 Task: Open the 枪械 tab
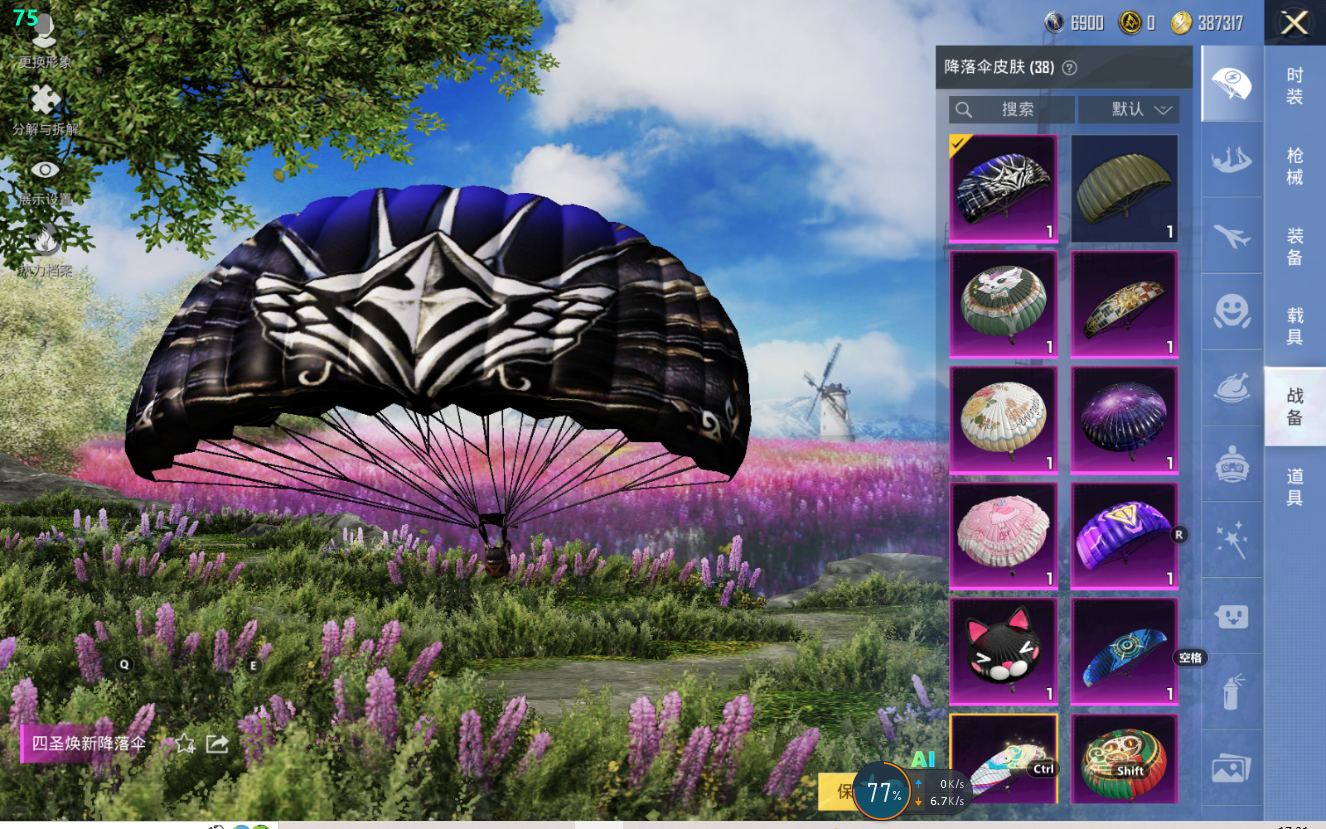[x=1294, y=165]
